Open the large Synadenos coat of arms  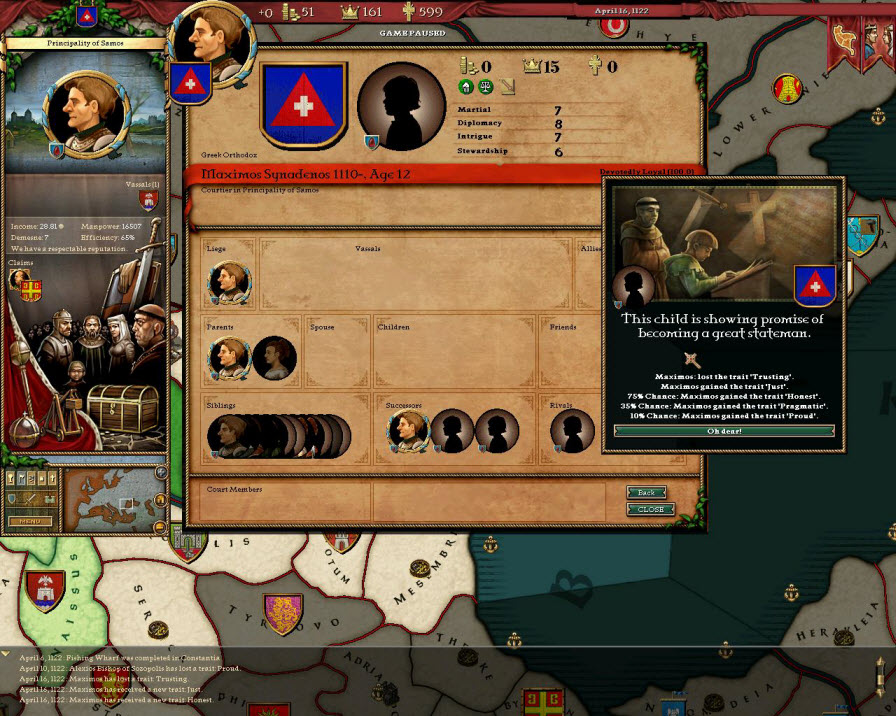click(303, 104)
